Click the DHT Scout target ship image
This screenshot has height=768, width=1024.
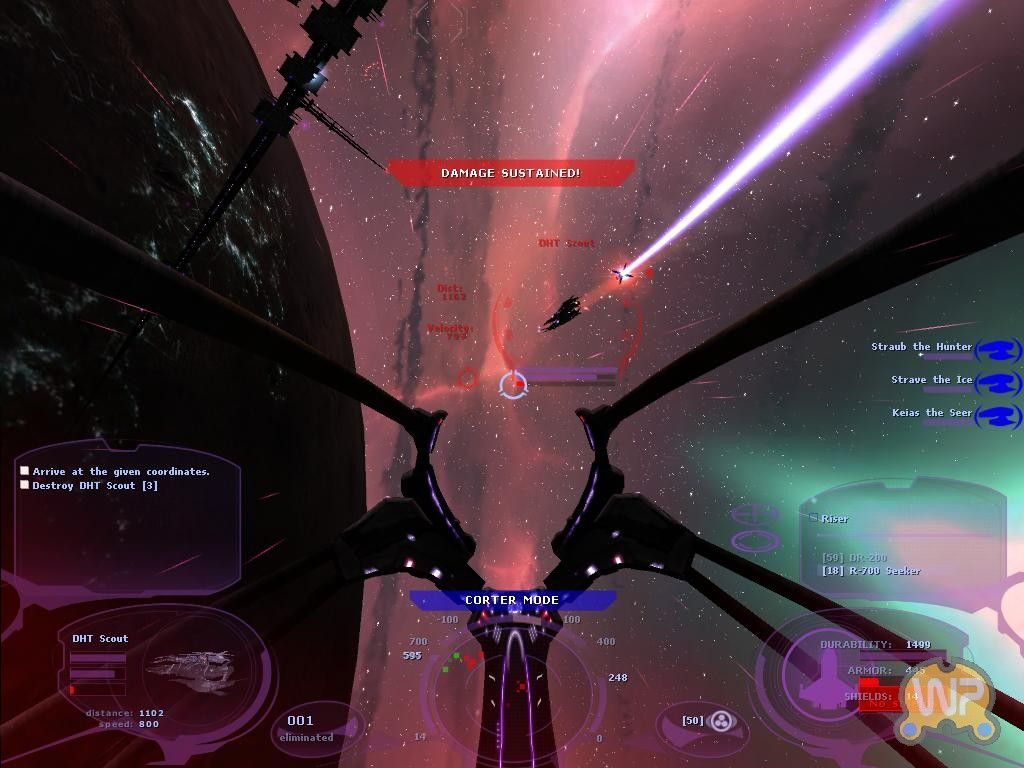[190, 670]
